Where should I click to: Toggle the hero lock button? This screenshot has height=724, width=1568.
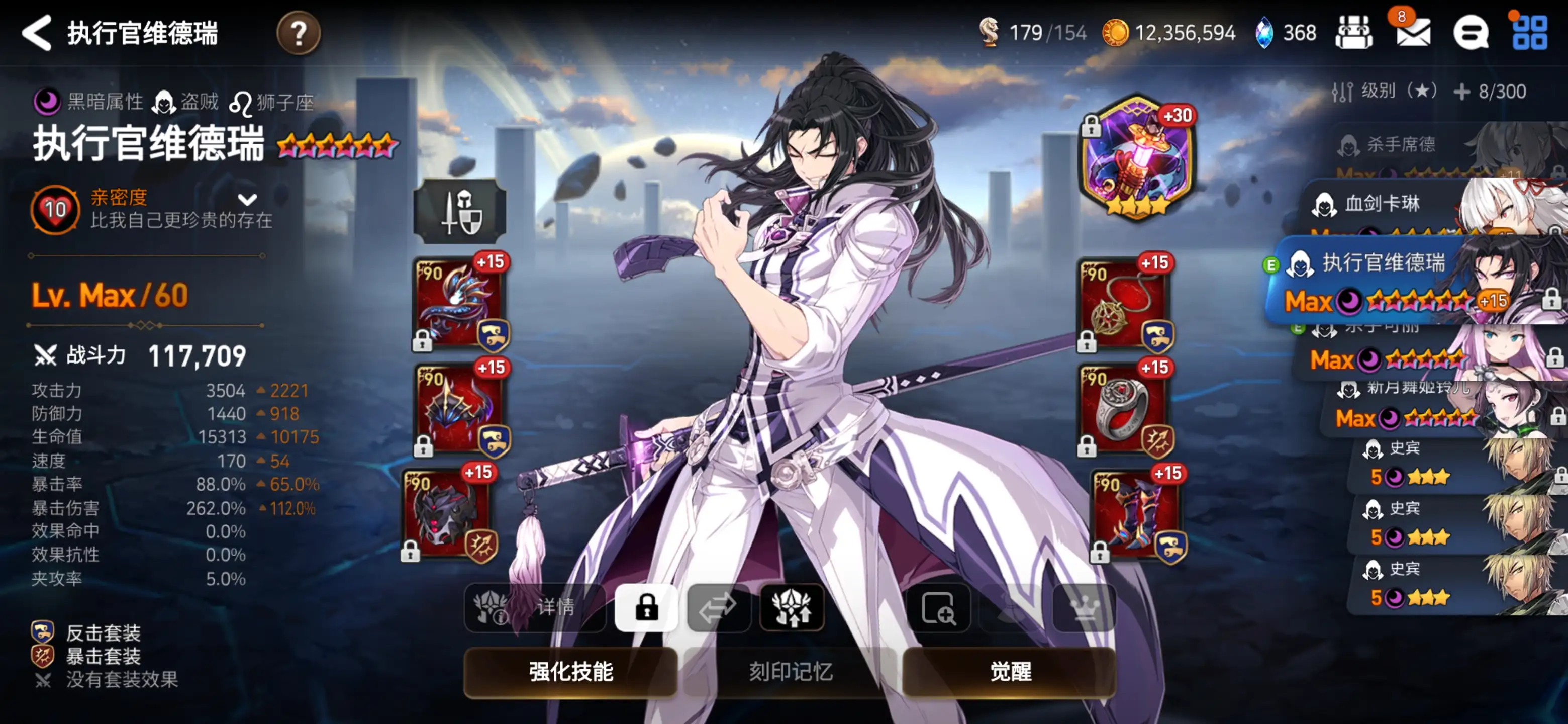[646, 608]
